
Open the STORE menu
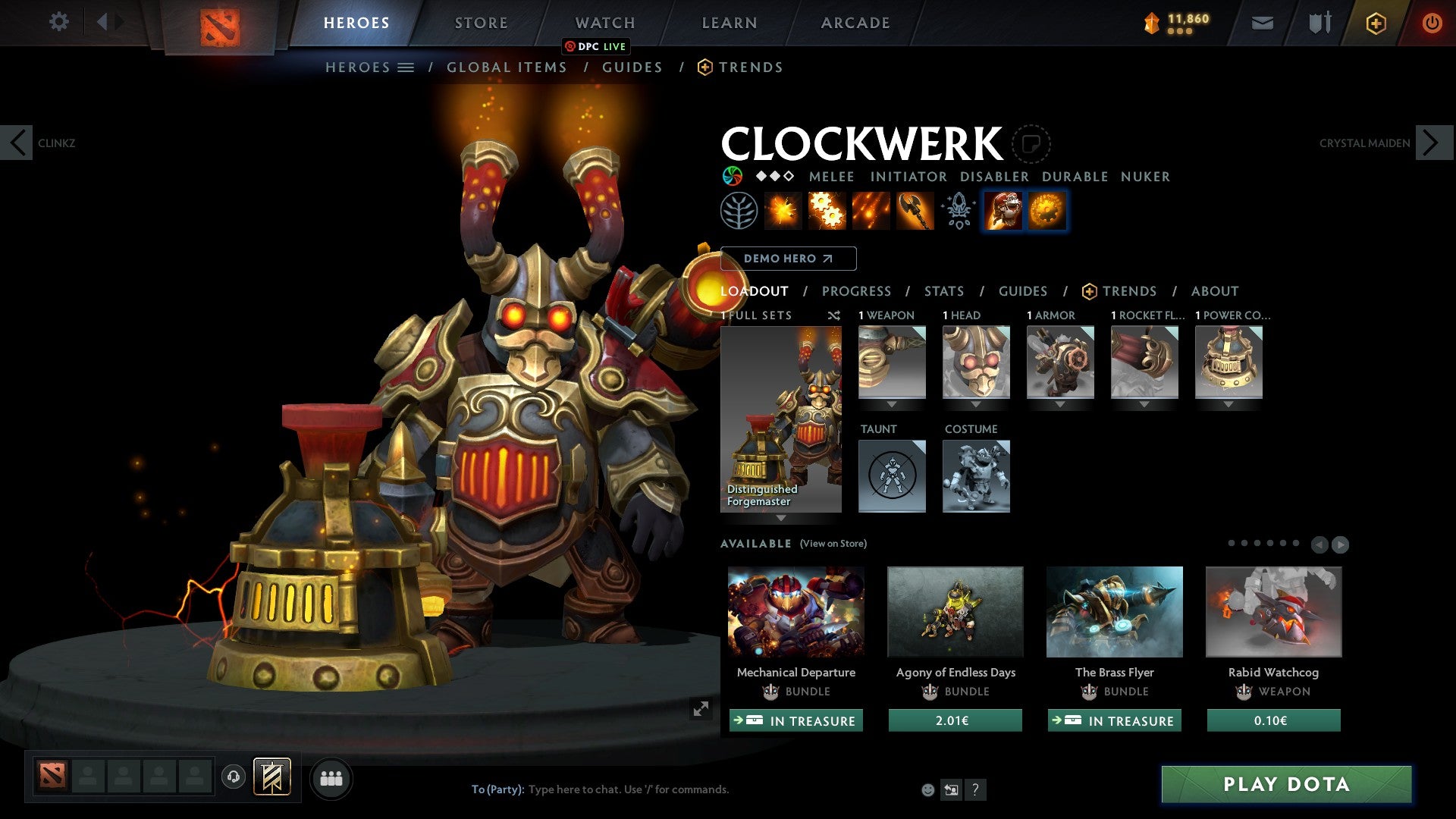[481, 22]
